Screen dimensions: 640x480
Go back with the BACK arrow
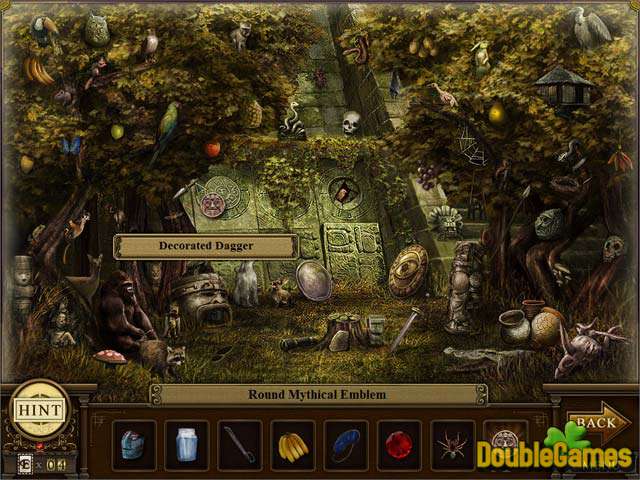point(597,423)
